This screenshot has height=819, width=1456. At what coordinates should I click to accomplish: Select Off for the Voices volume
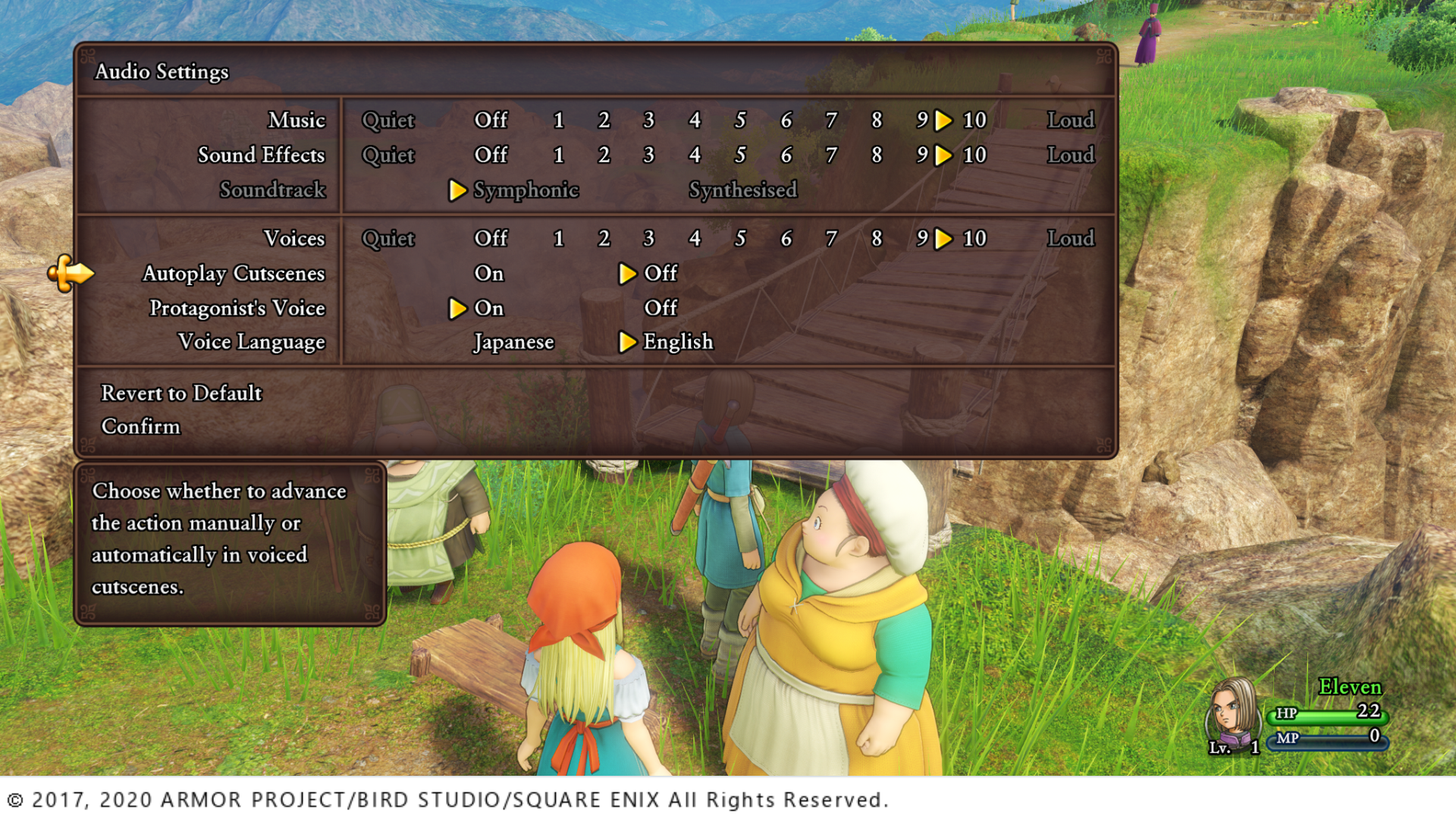[491, 238]
